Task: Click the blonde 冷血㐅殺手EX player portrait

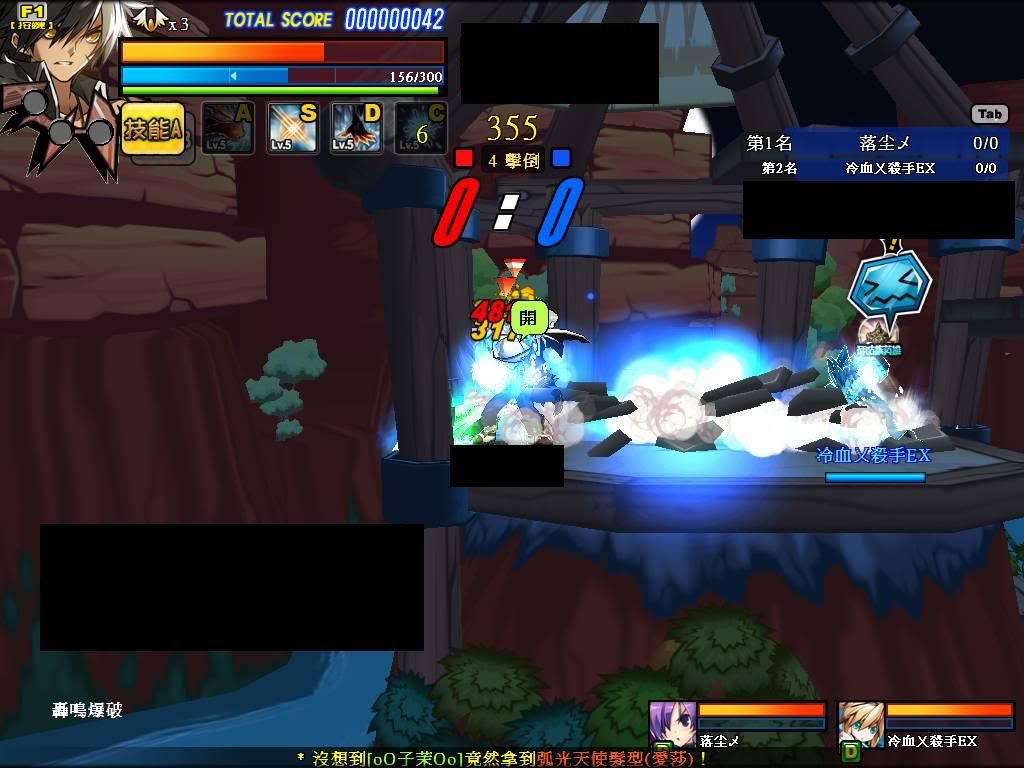Action: (860, 724)
